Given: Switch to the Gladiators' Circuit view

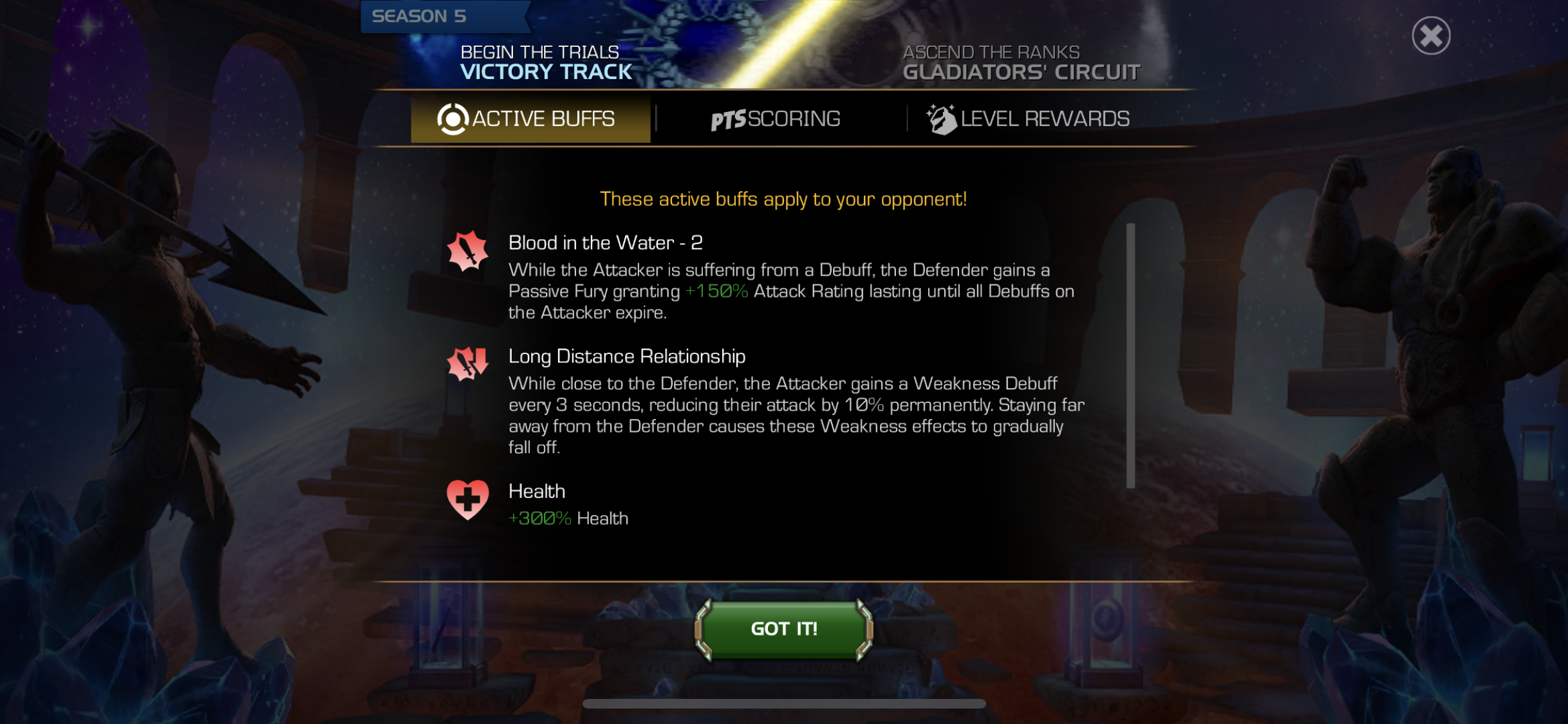Looking at the screenshot, I should 1022,73.
